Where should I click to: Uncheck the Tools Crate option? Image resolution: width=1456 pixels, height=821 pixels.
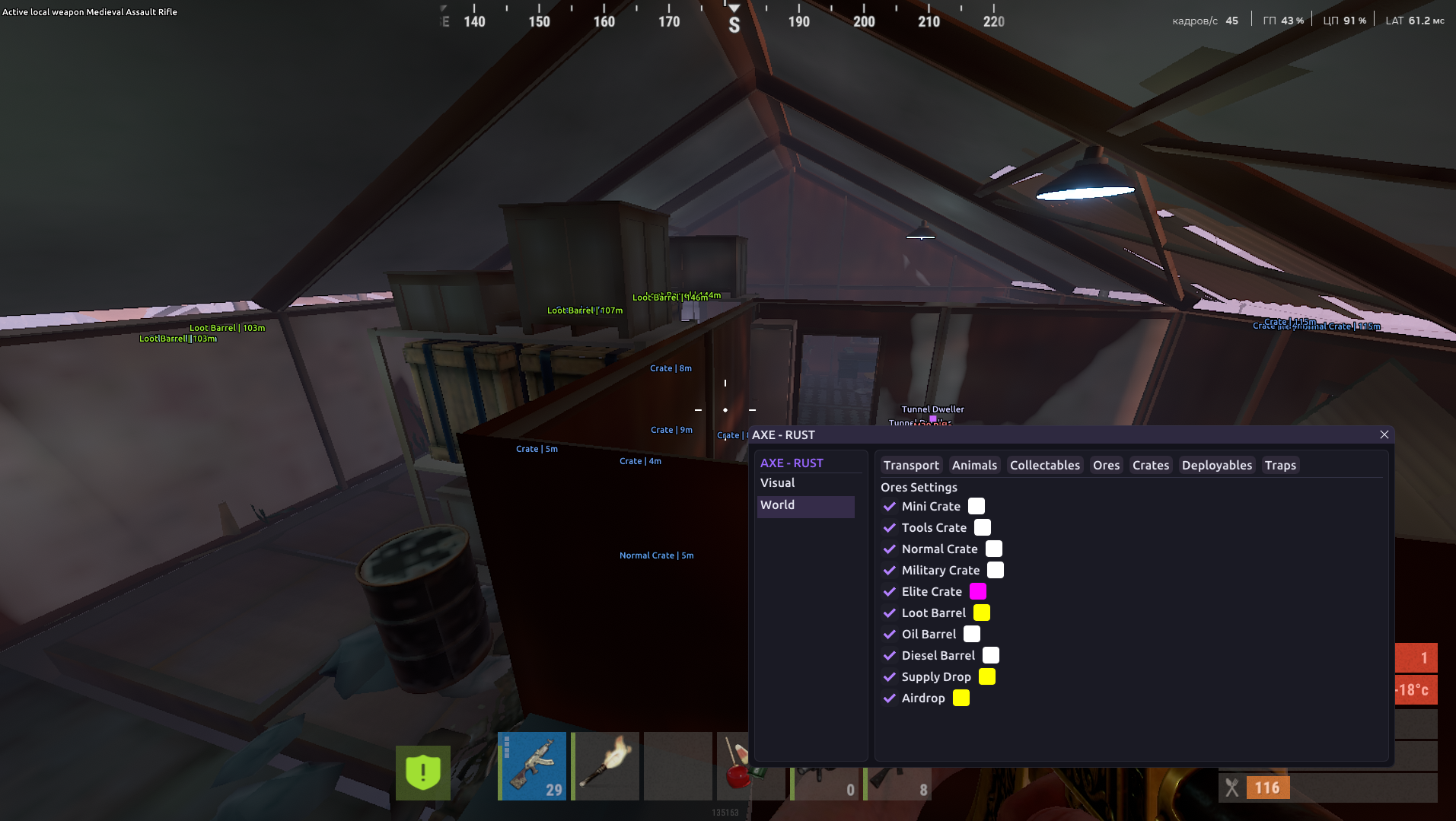(890, 528)
